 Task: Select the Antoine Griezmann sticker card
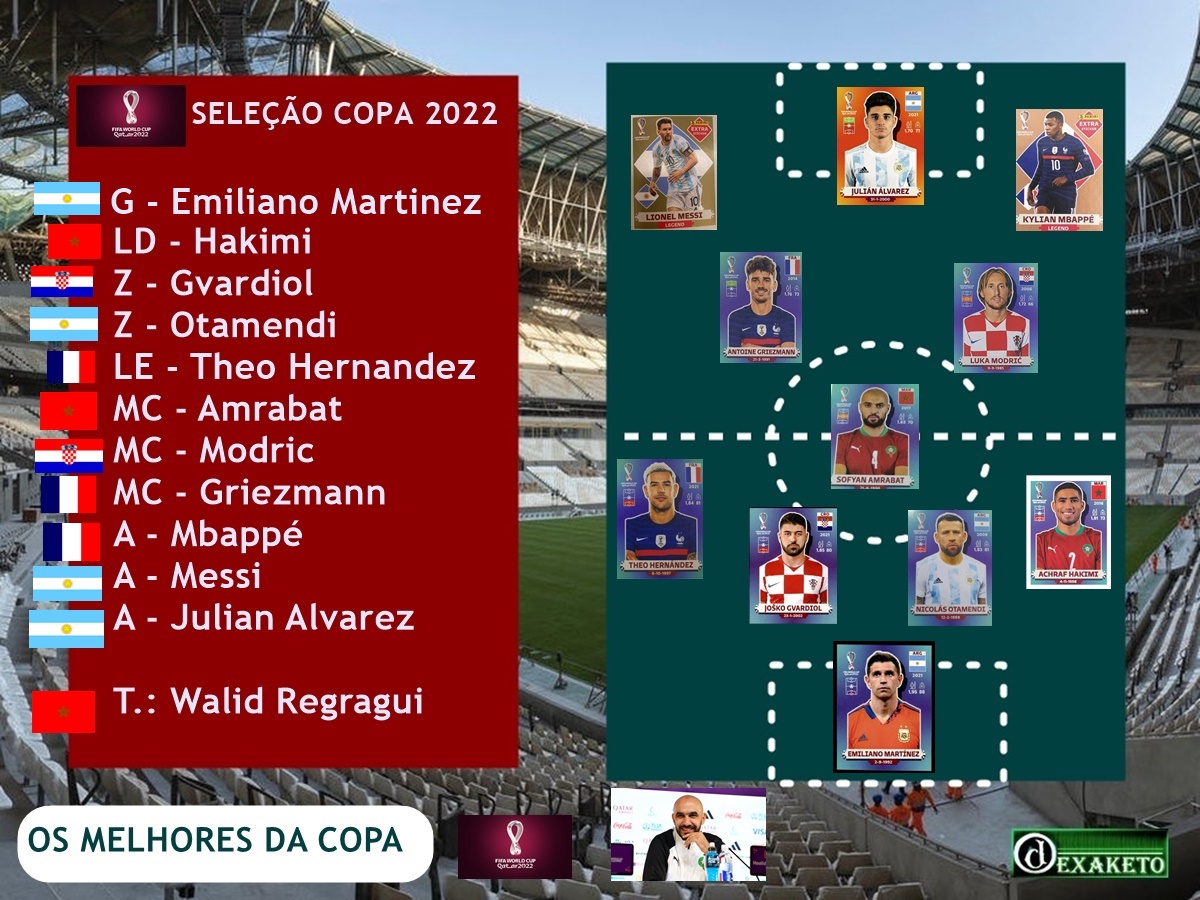point(761,307)
